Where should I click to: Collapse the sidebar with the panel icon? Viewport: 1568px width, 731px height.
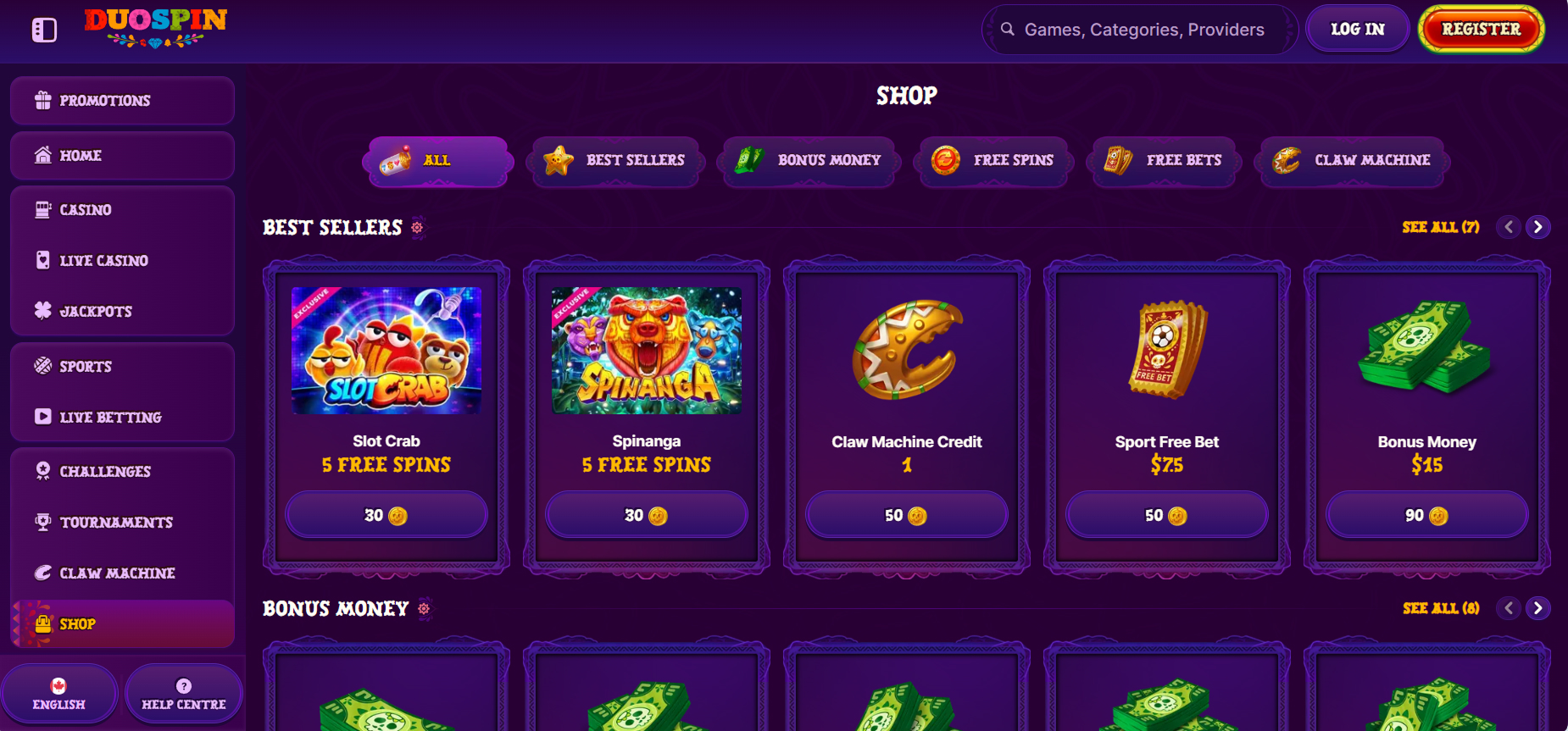click(44, 30)
